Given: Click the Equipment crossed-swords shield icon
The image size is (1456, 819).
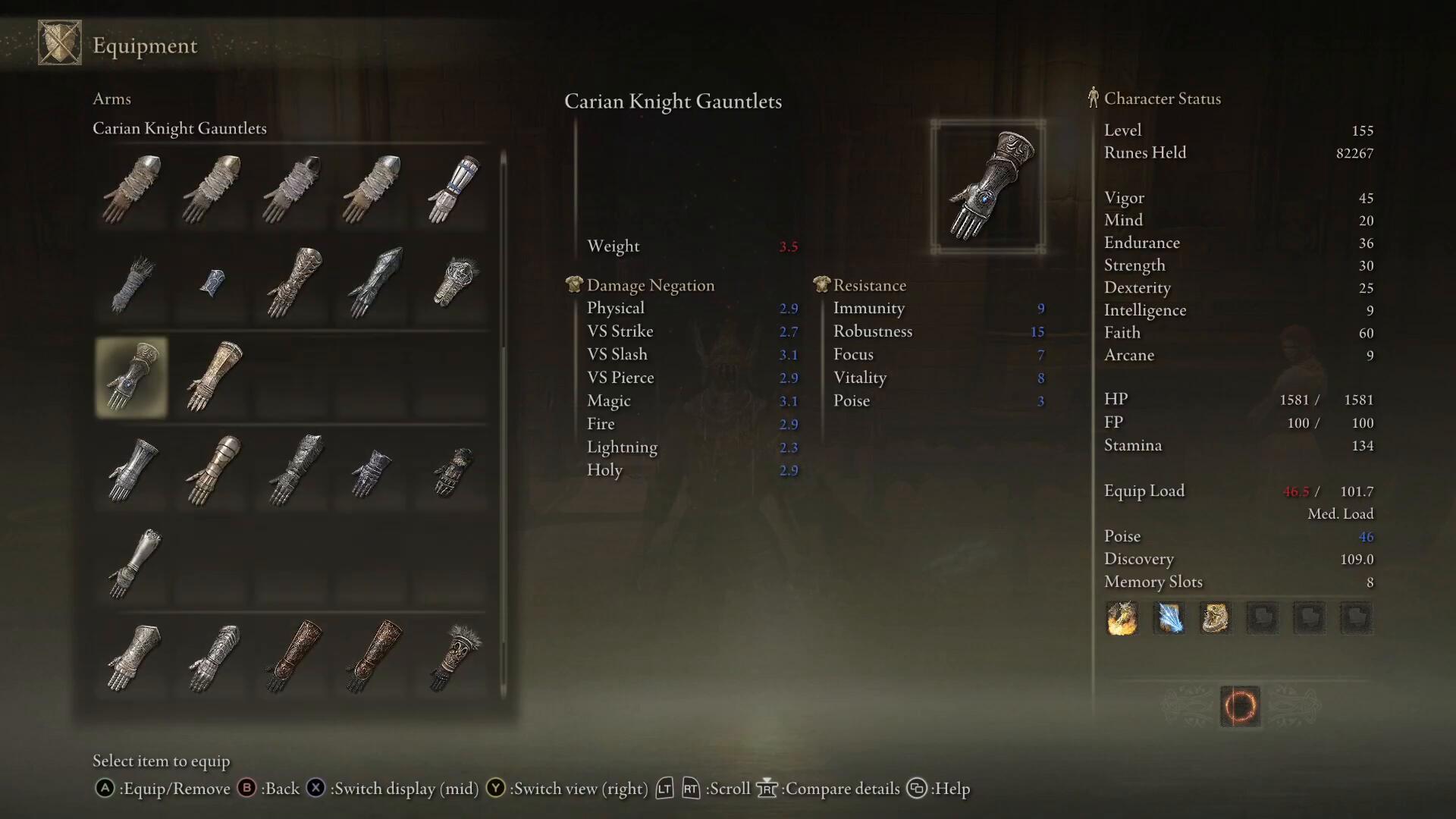Looking at the screenshot, I should point(60,43).
